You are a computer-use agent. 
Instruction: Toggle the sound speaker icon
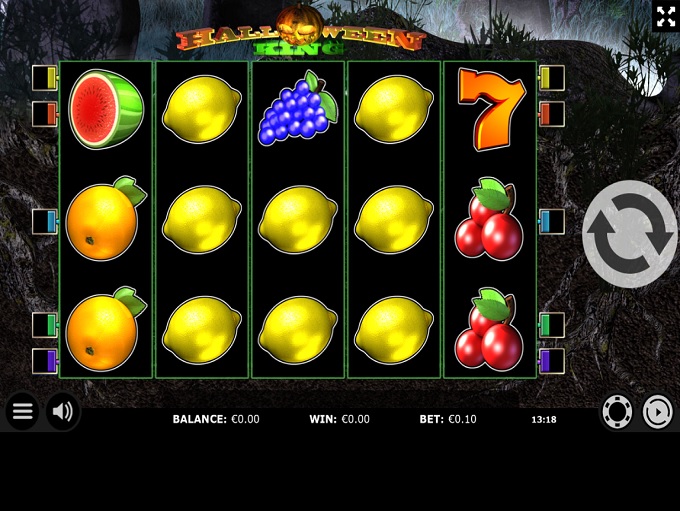63,411
